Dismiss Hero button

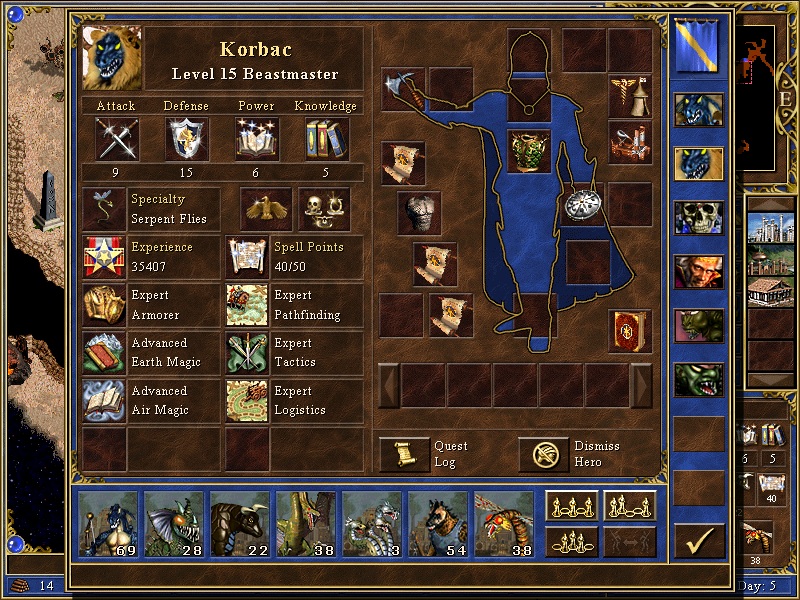[544, 454]
